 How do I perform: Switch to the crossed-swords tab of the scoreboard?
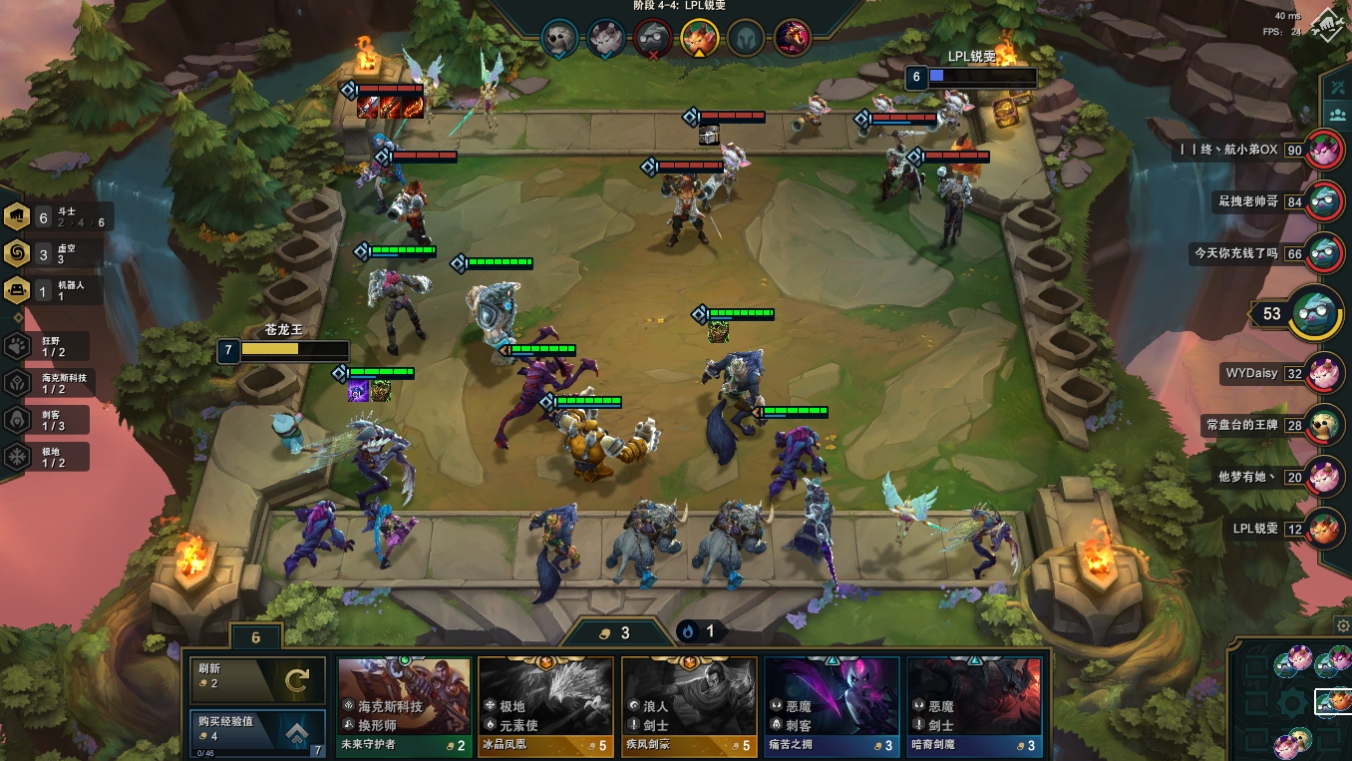click(x=1336, y=87)
